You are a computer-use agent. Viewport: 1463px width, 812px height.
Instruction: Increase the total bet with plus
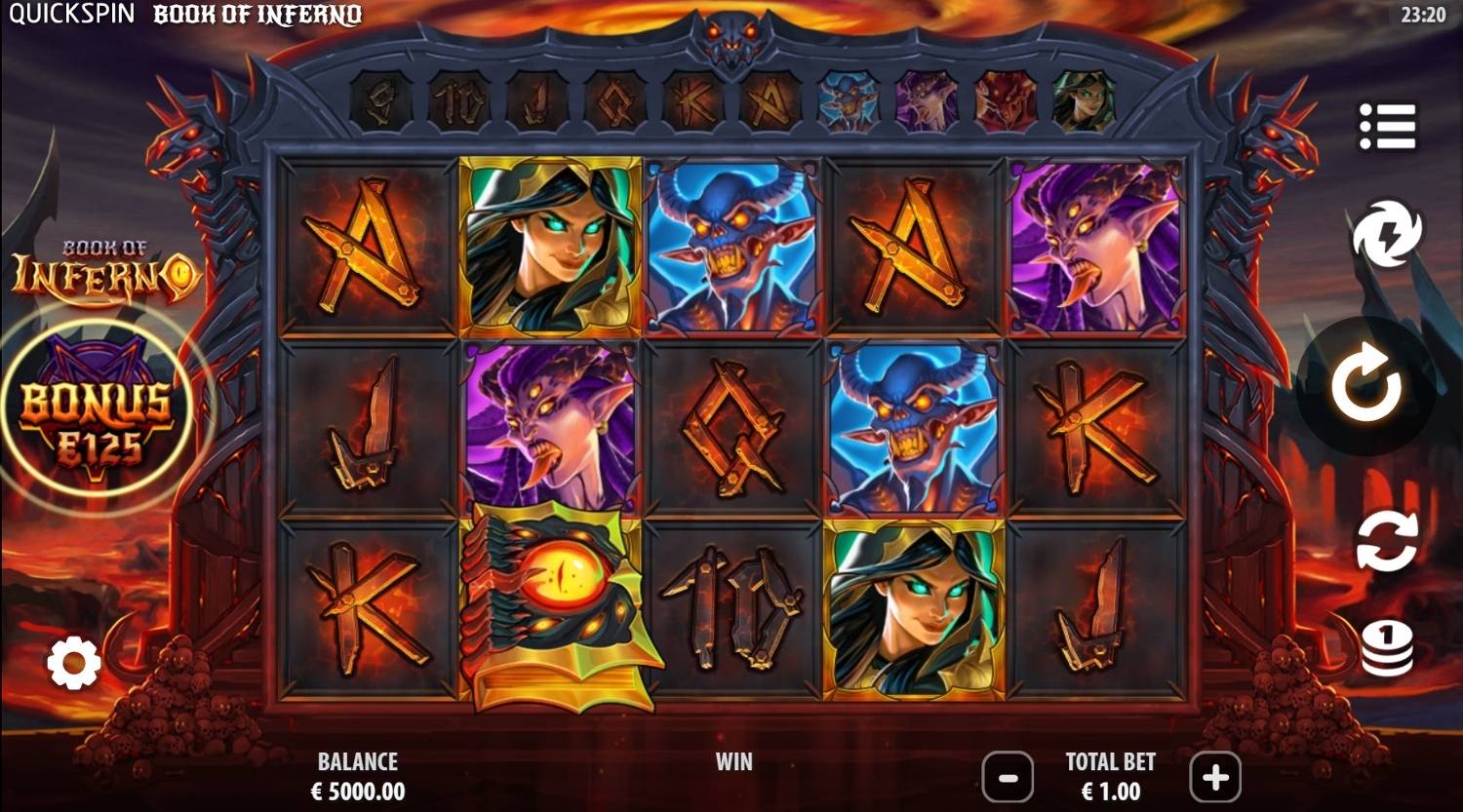1214,777
